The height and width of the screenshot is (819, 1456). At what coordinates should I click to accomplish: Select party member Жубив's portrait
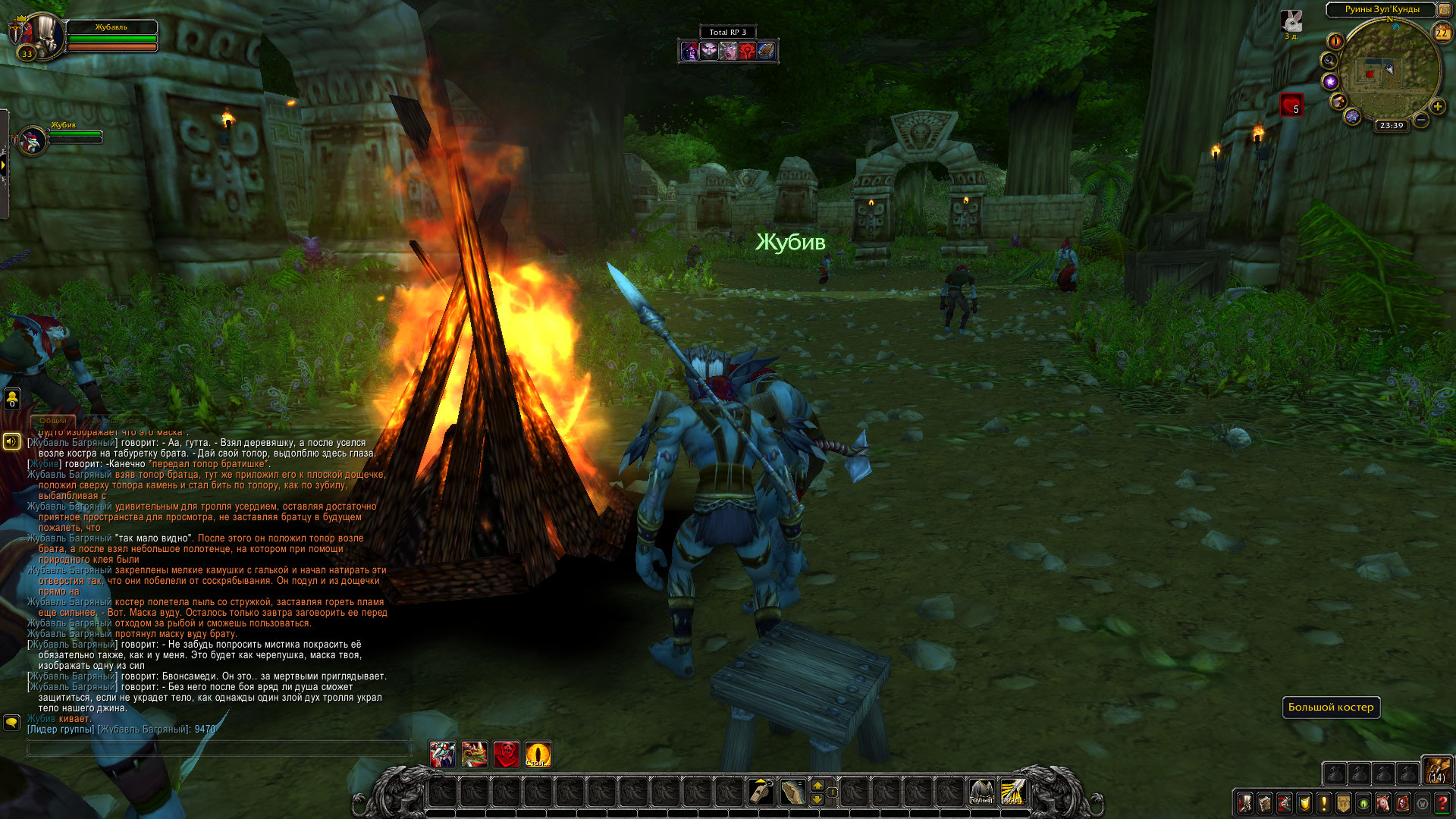(33, 141)
